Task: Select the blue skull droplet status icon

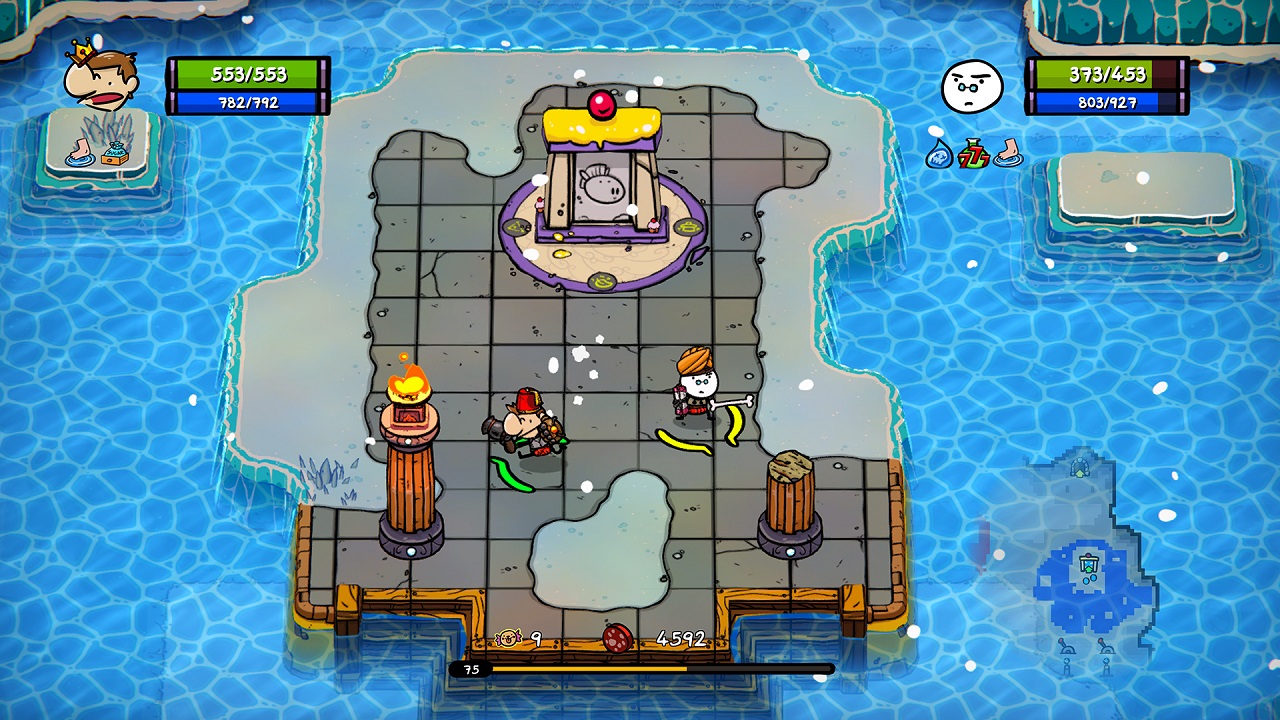Action: 939,153
